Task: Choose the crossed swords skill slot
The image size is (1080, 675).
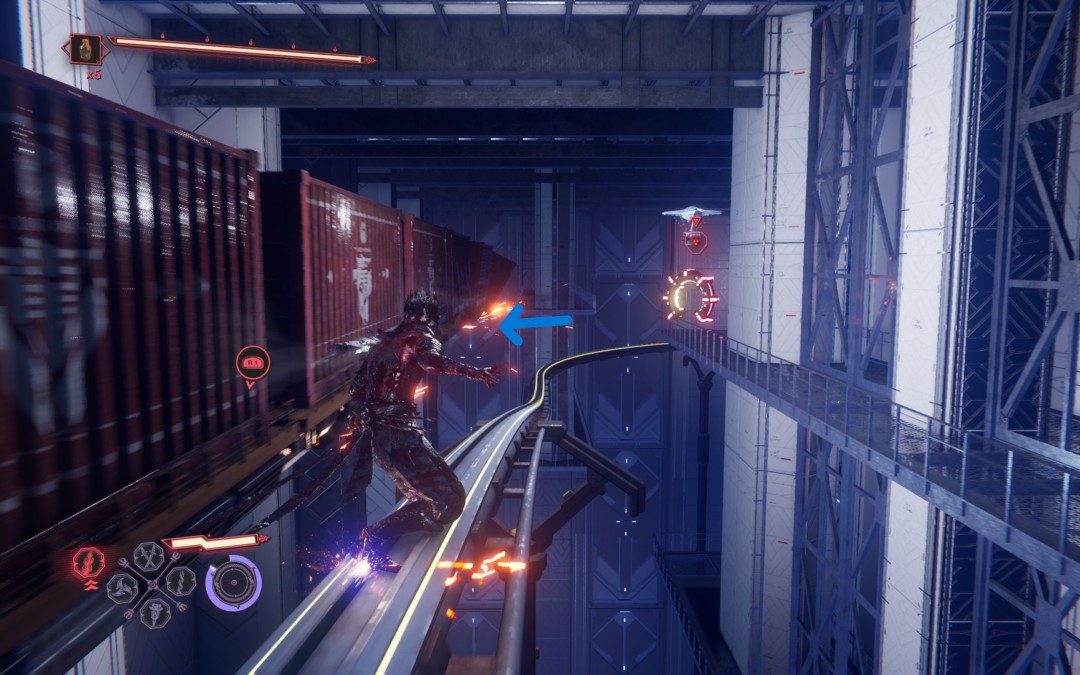Action: click(x=150, y=555)
